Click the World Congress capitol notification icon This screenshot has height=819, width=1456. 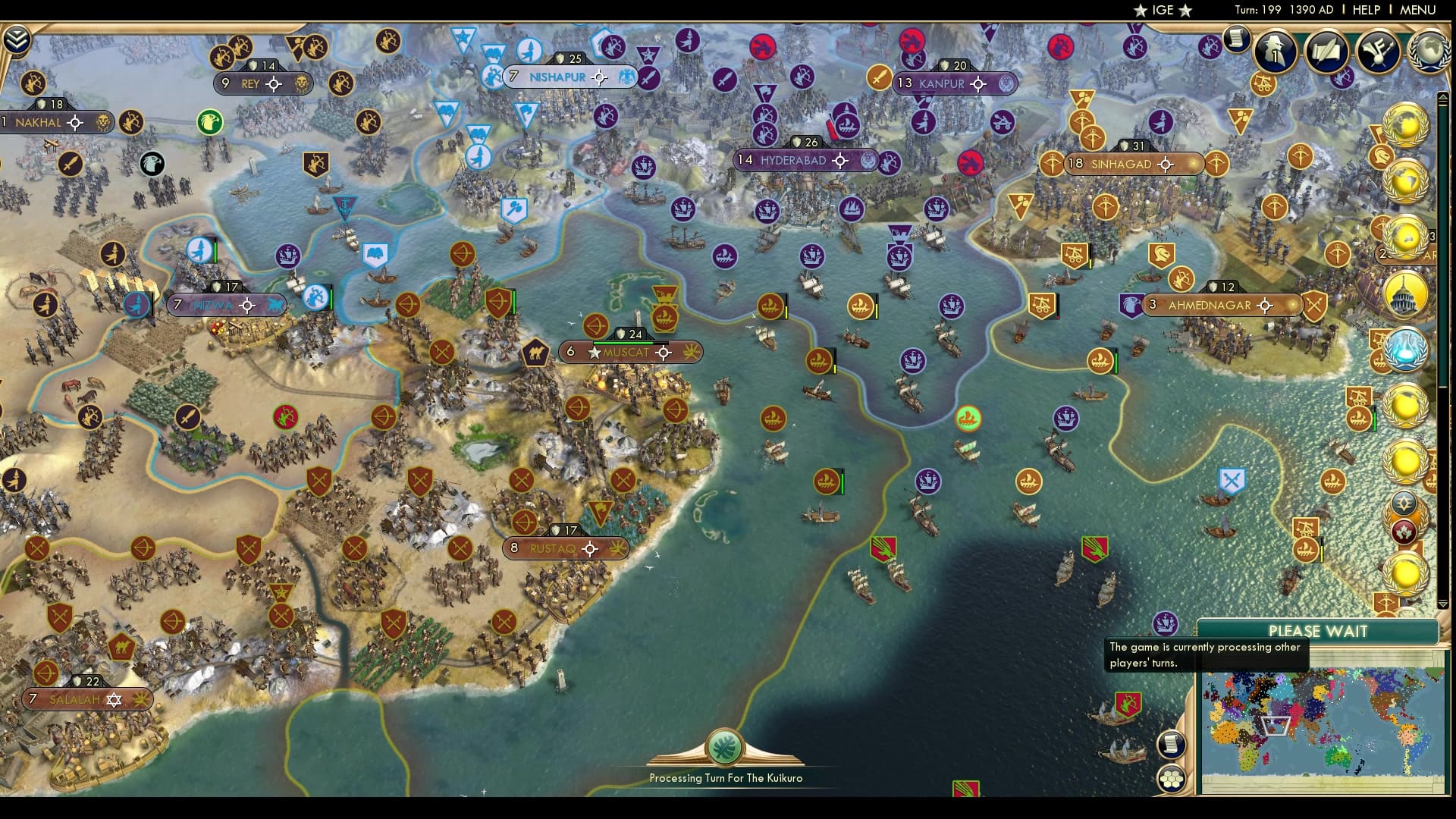tap(1404, 294)
